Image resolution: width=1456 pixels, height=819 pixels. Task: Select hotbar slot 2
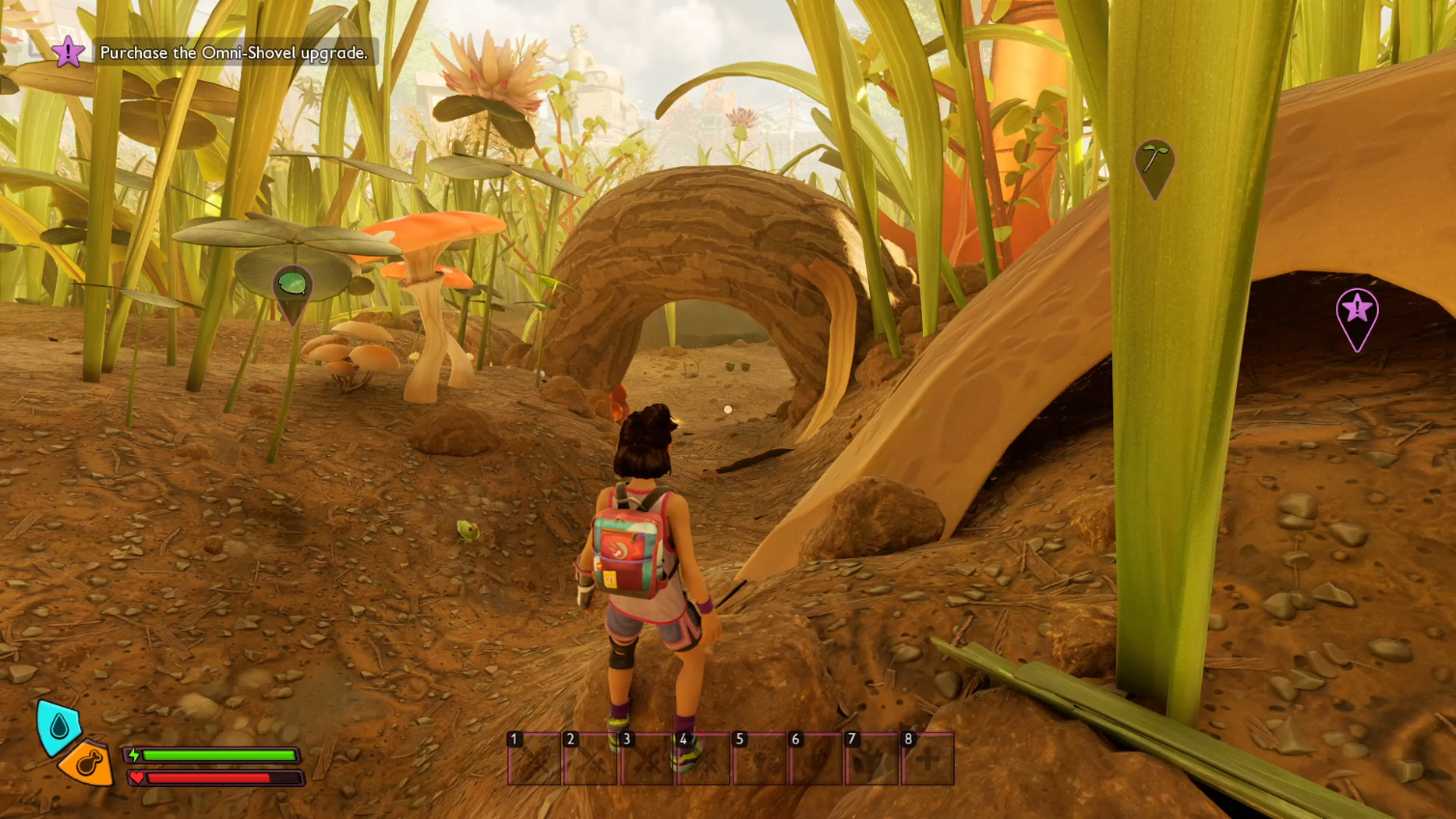coord(590,760)
